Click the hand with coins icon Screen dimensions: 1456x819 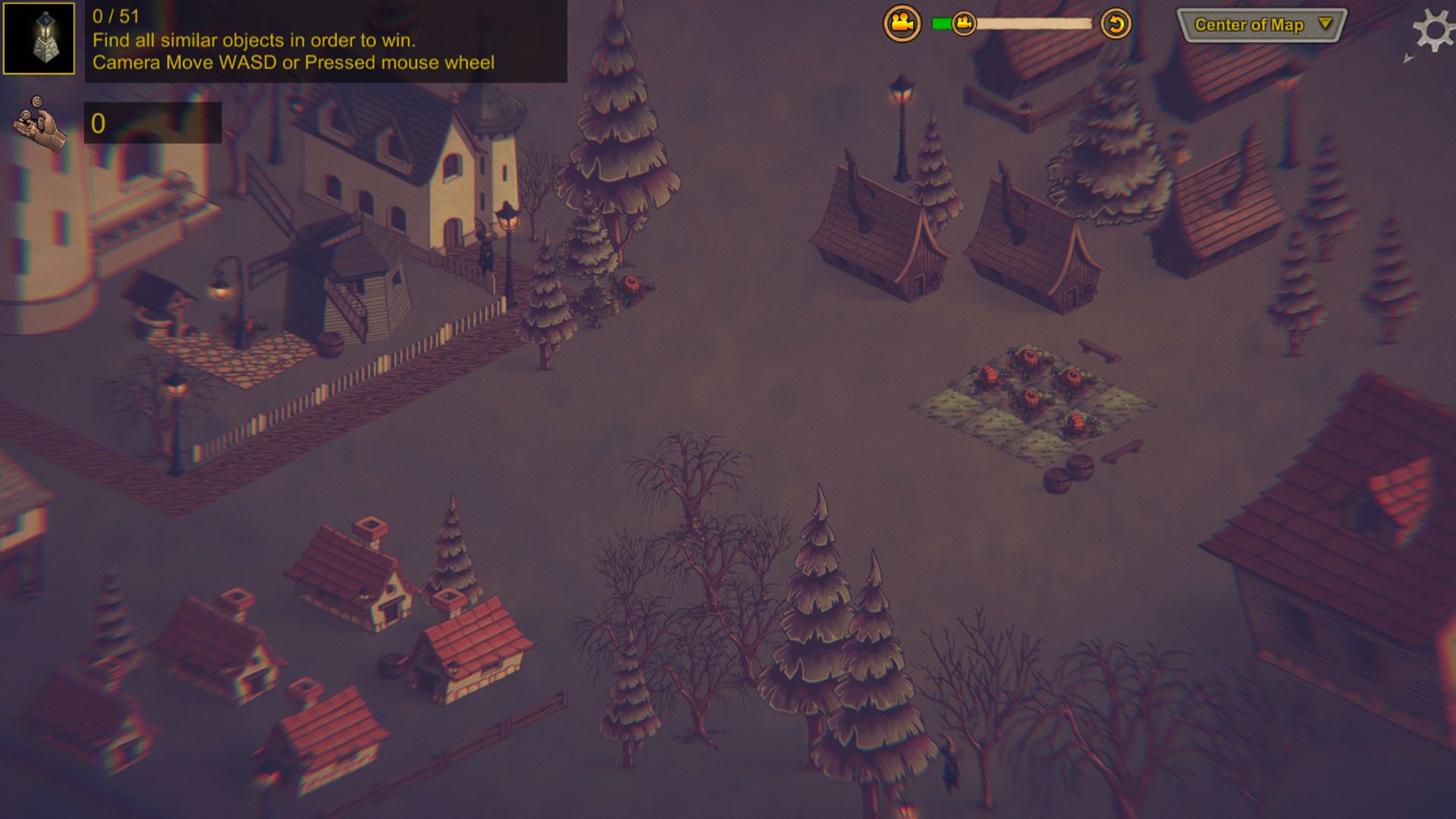pyautogui.click(x=39, y=124)
